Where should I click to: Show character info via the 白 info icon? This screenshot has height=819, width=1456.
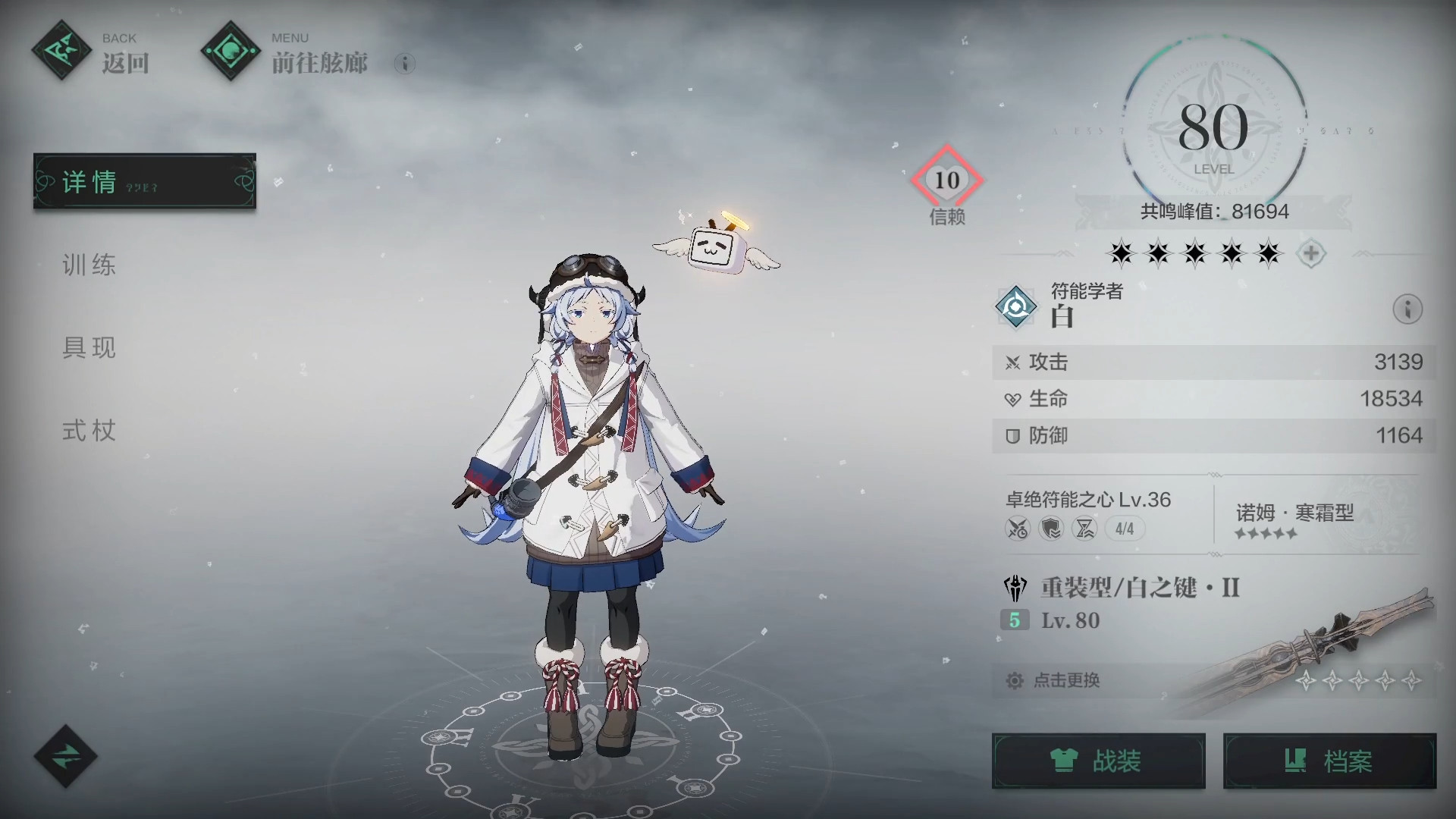pos(1407,309)
